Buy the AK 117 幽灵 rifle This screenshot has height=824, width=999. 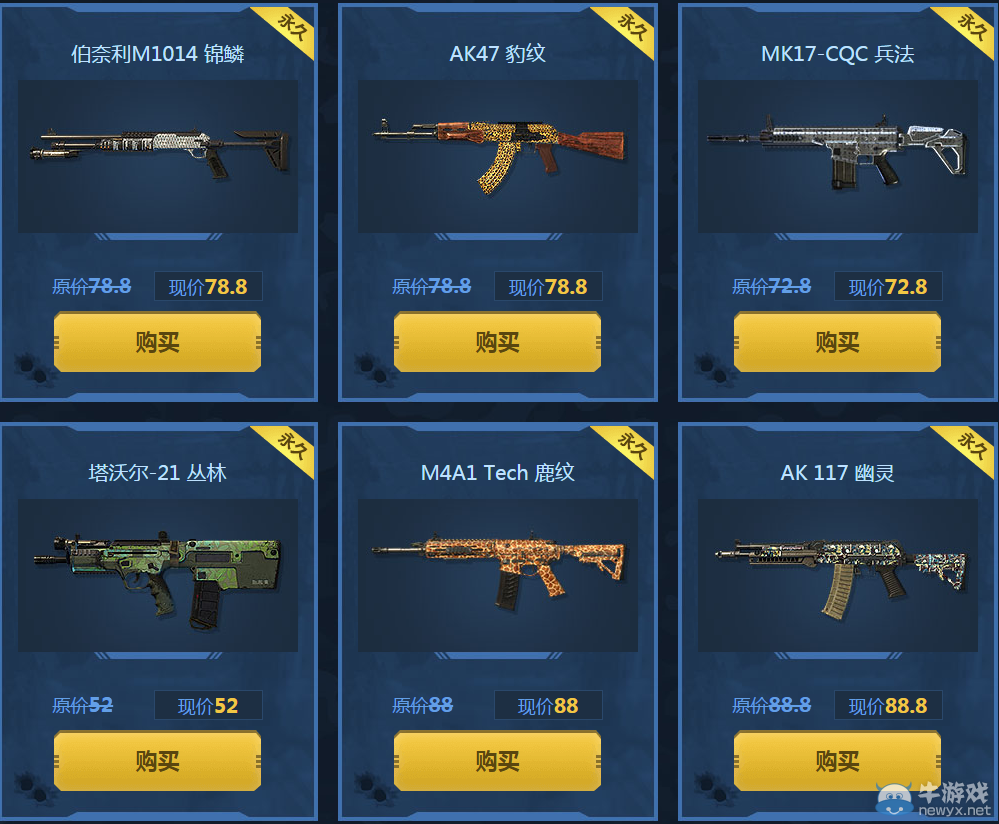click(837, 761)
